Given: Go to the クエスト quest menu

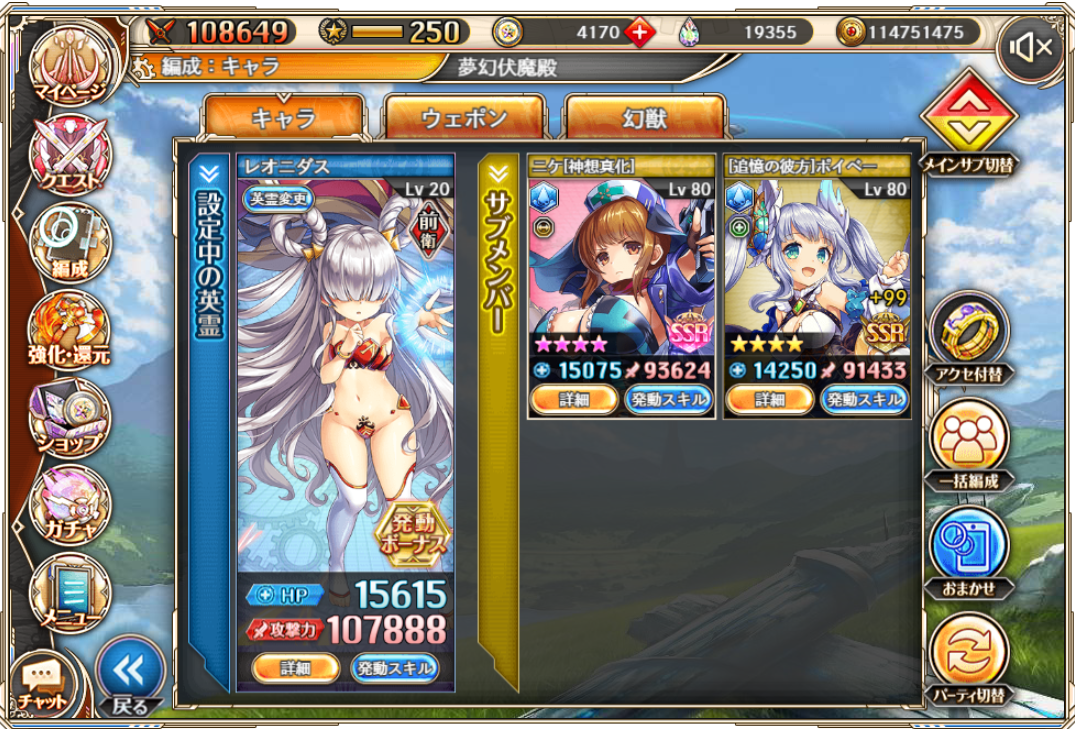Looking at the screenshot, I should click(70, 155).
